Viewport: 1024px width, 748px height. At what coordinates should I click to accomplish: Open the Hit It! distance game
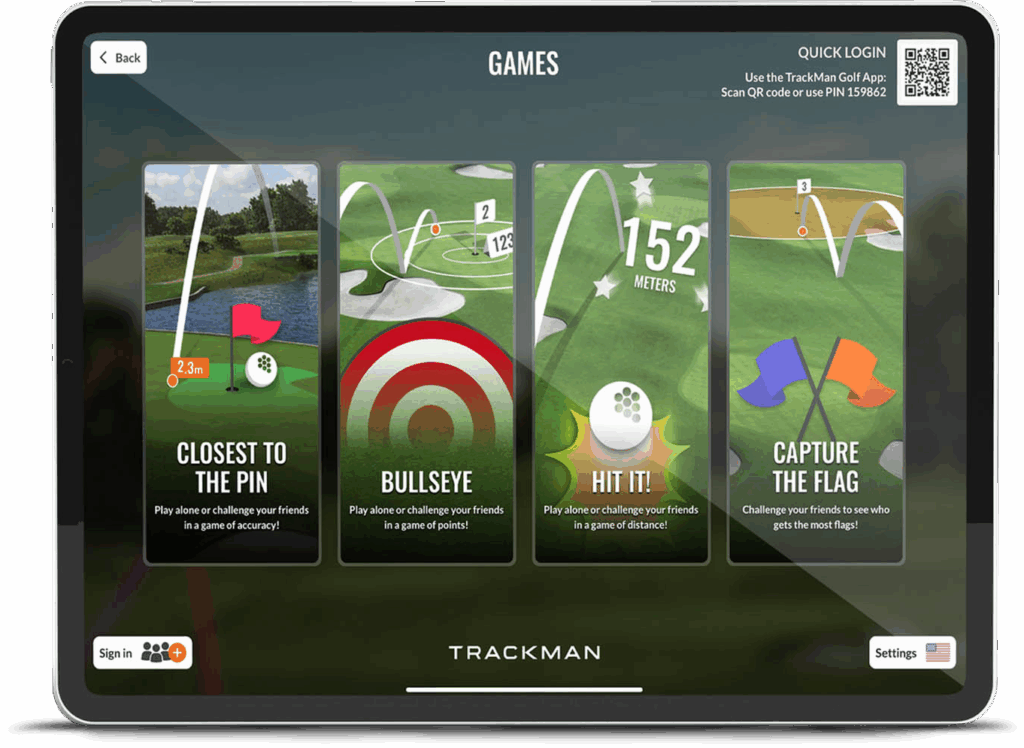621,363
